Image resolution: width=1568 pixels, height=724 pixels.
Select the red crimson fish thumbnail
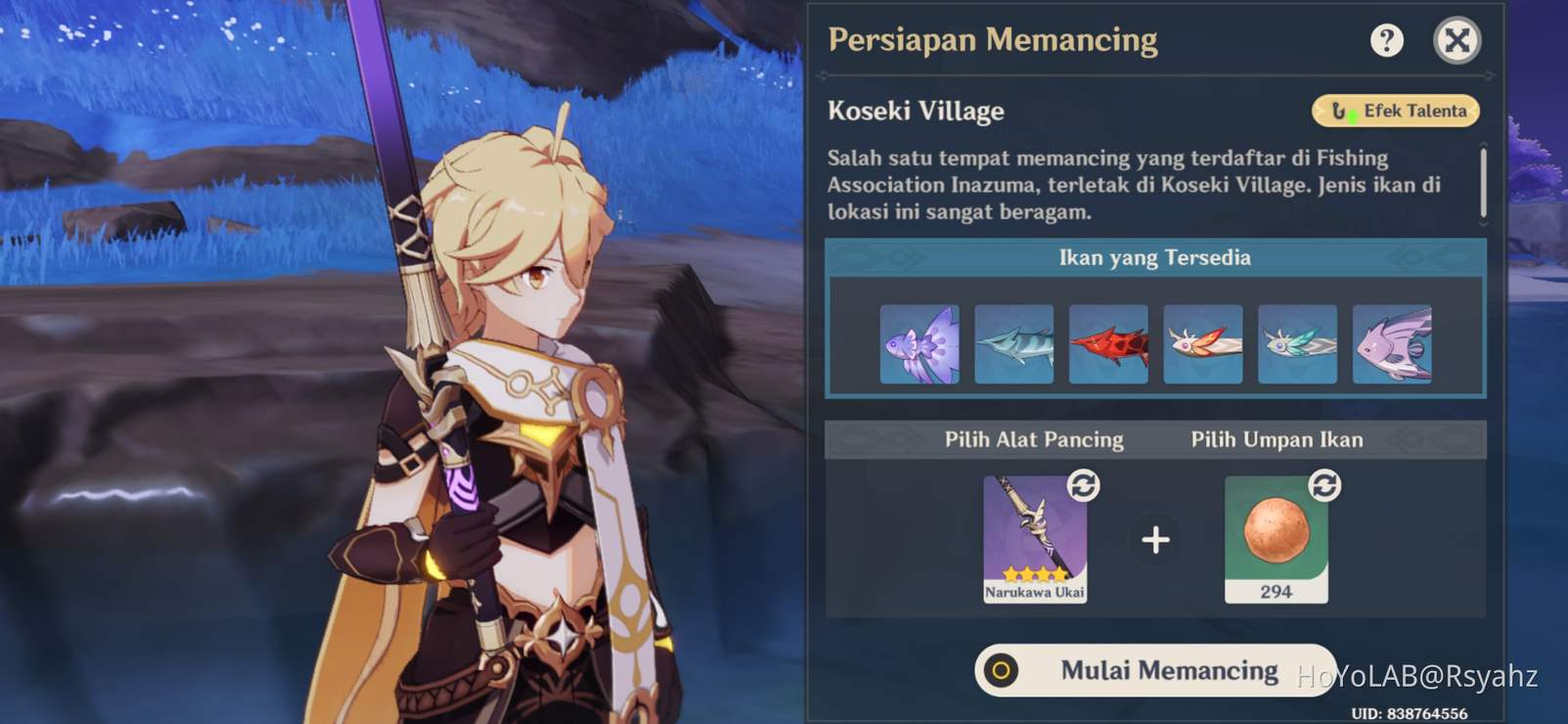click(1109, 344)
